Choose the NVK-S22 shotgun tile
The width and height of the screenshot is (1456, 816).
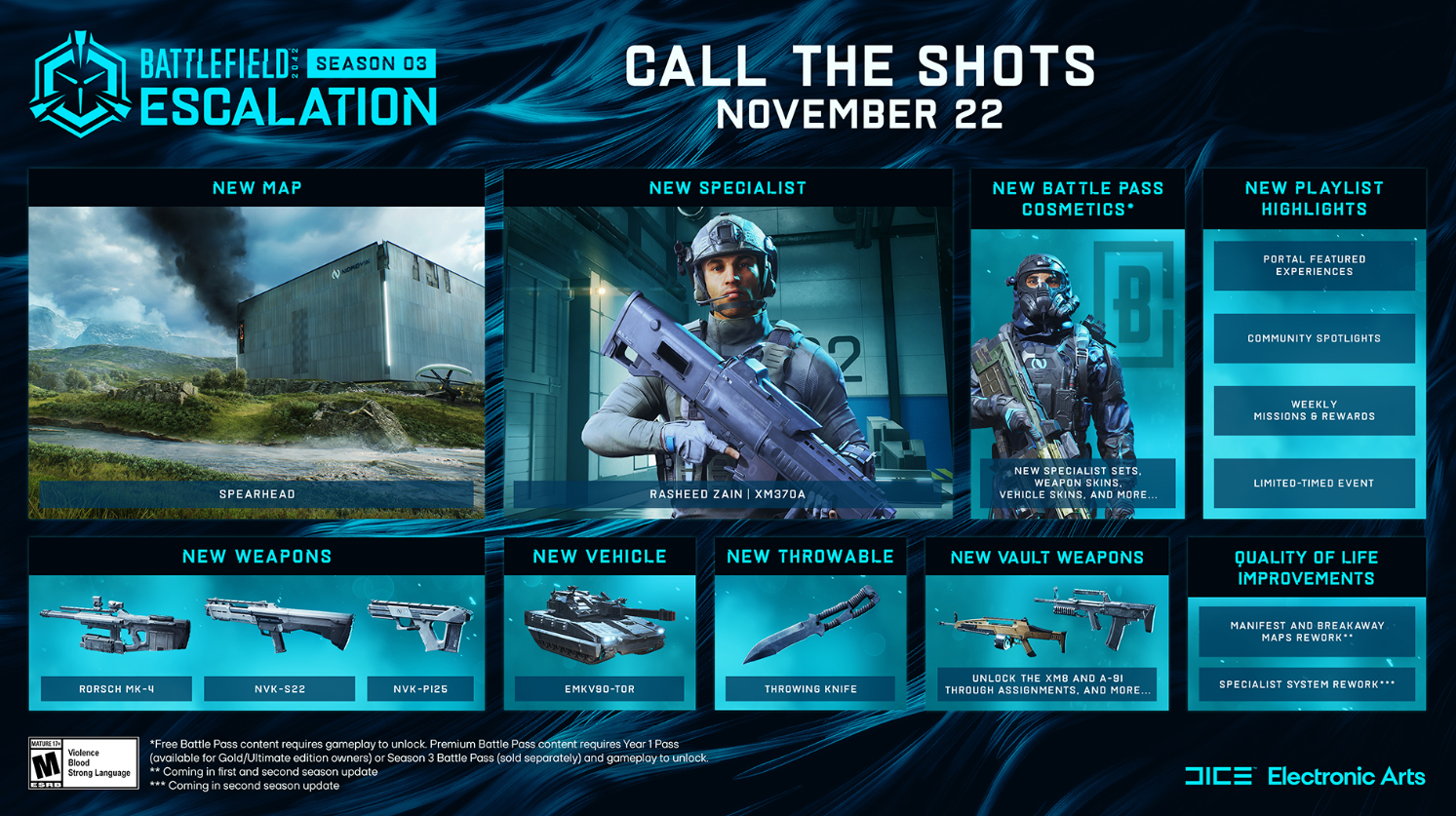pyautogui.click(x=279, y=643)
